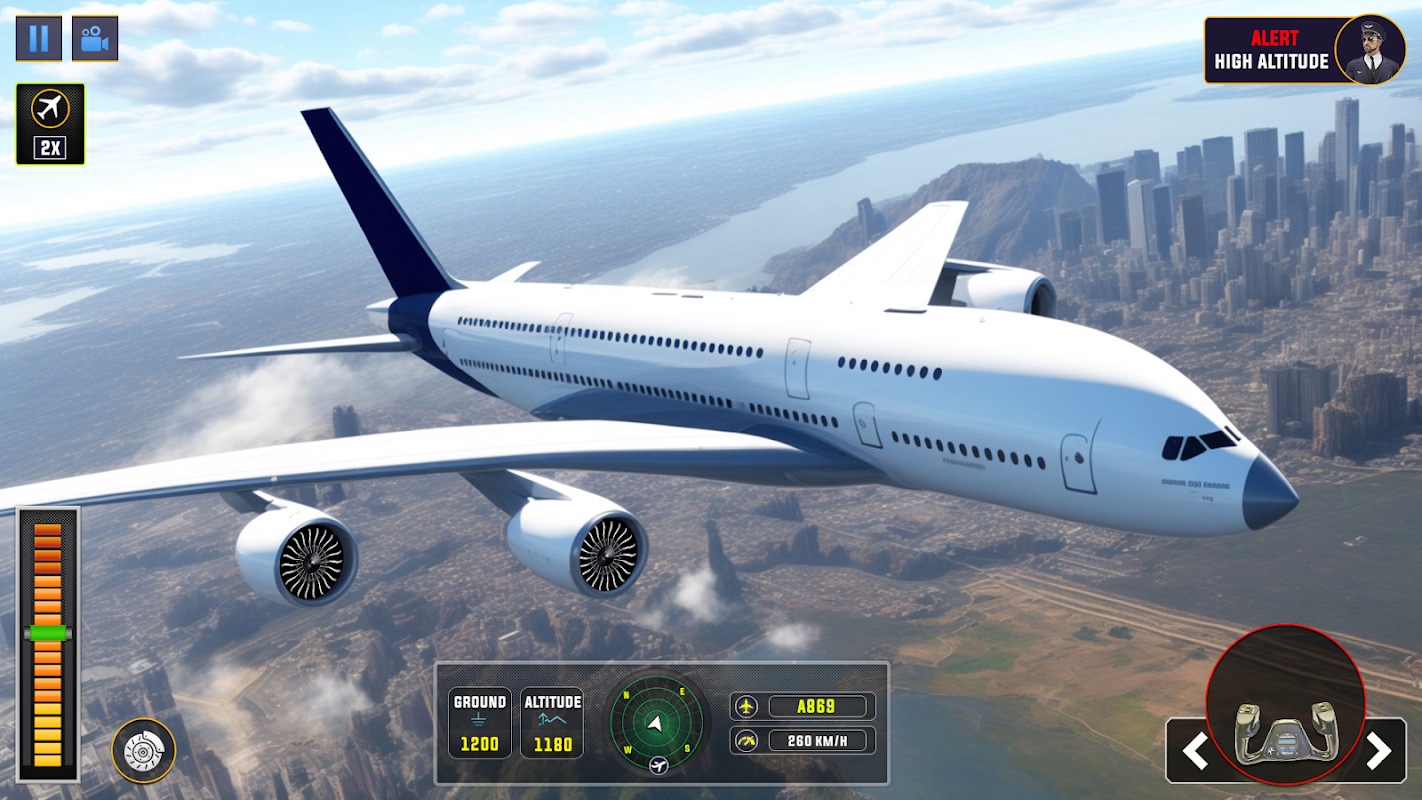Switch camera view with the camera icon
Viewport: 1422px width, 800px height.
click(x=95, y=39)
